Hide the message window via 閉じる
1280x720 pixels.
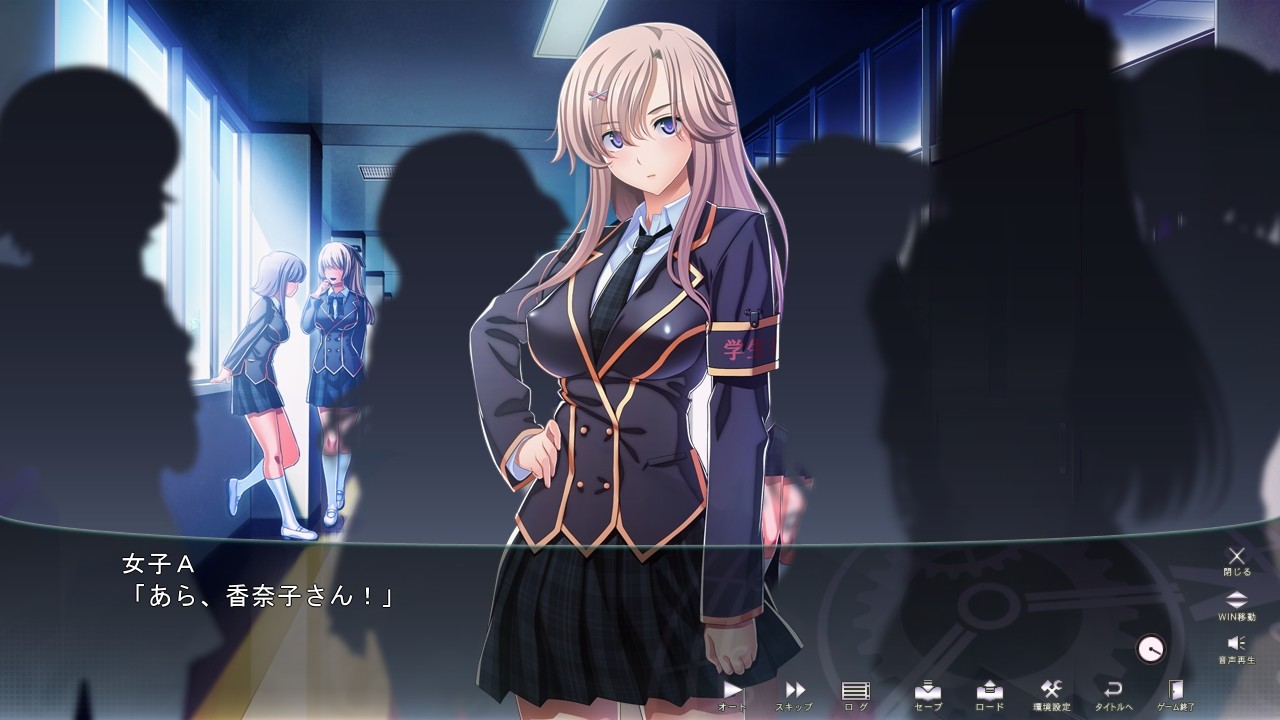pos(1238,572)
